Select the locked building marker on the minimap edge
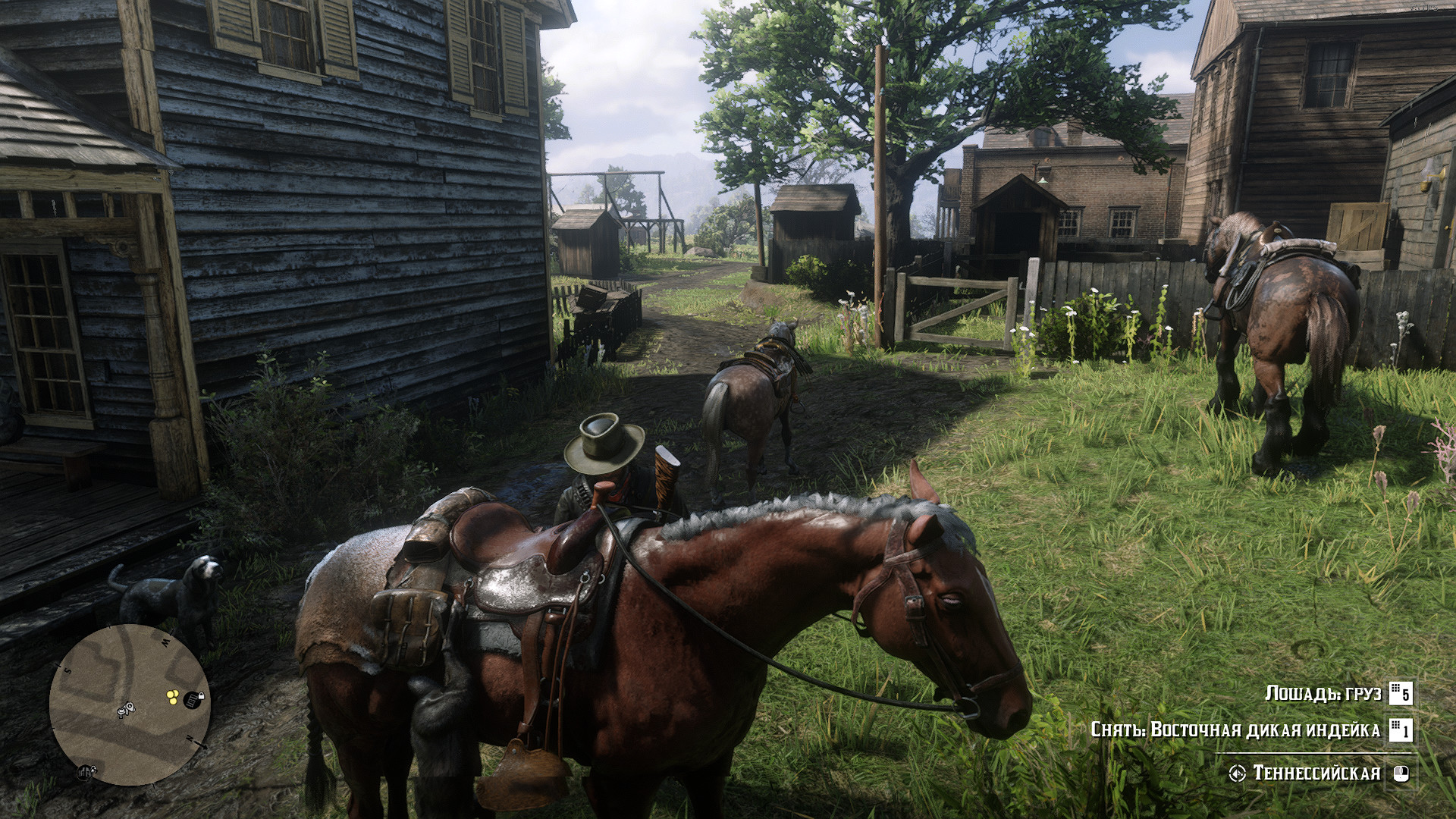This screenshot has height=819, width=1456. coord(85,772)
